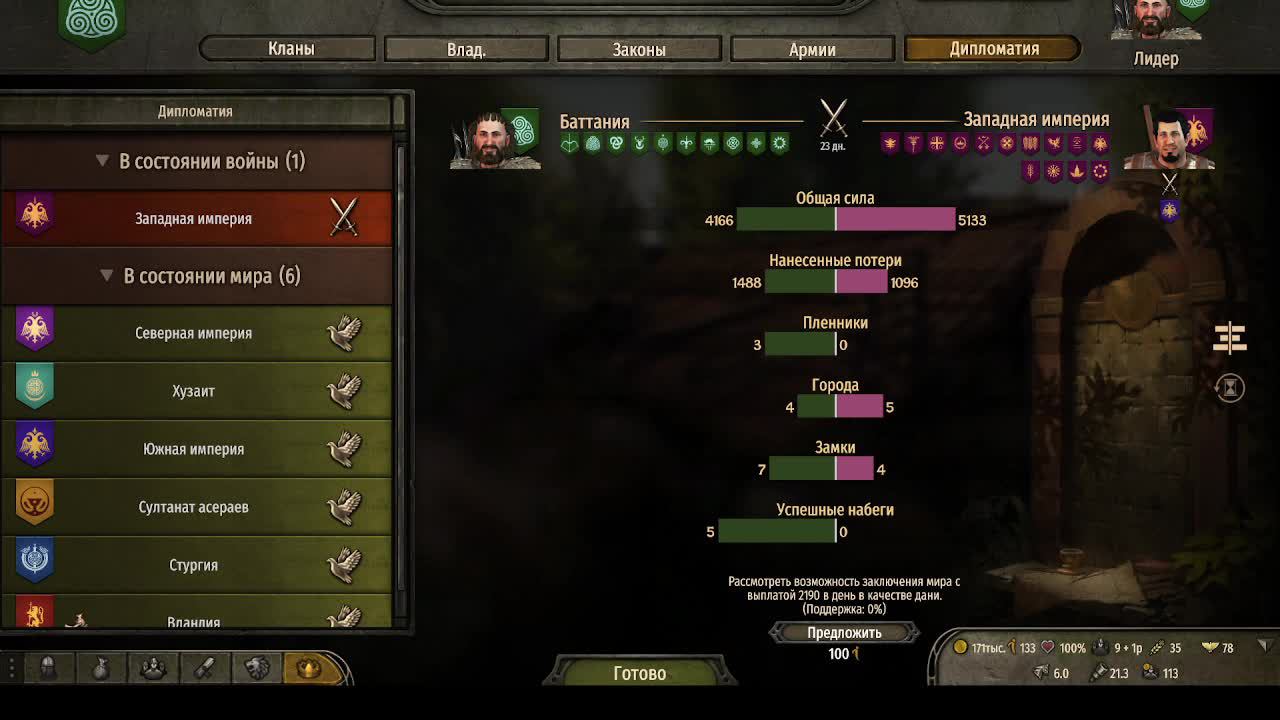1280x720 pixels.
Task: Open the Quests icon in bottom toolbar
Action: [x=205, y=668]
